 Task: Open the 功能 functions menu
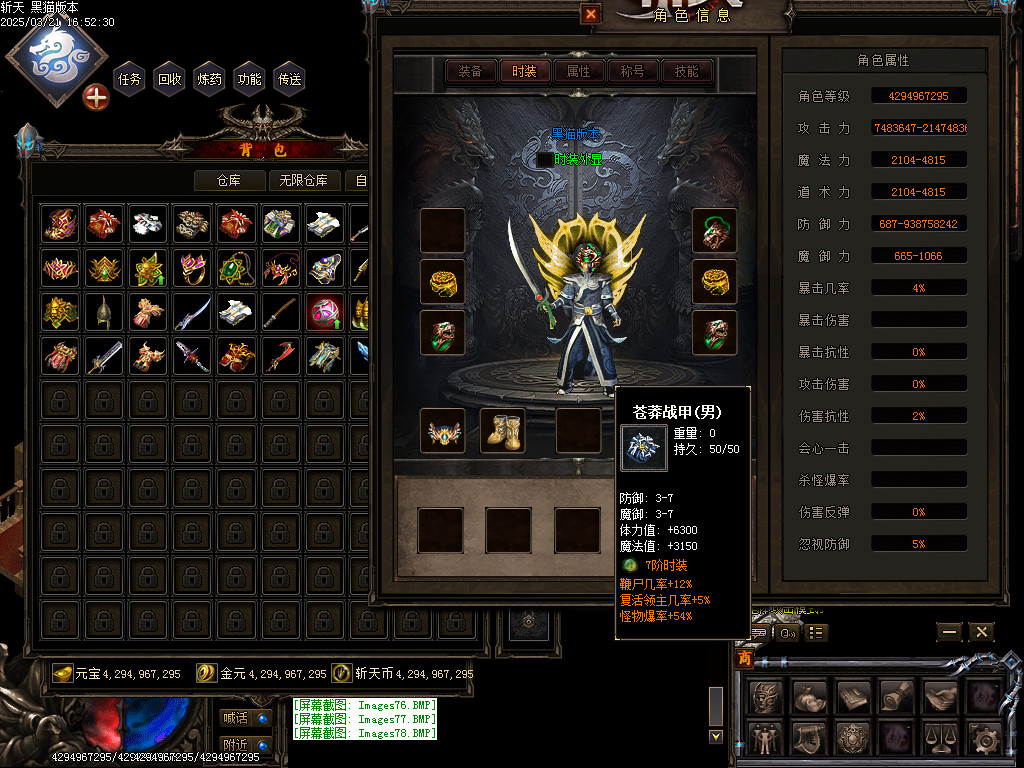point(250,79)
